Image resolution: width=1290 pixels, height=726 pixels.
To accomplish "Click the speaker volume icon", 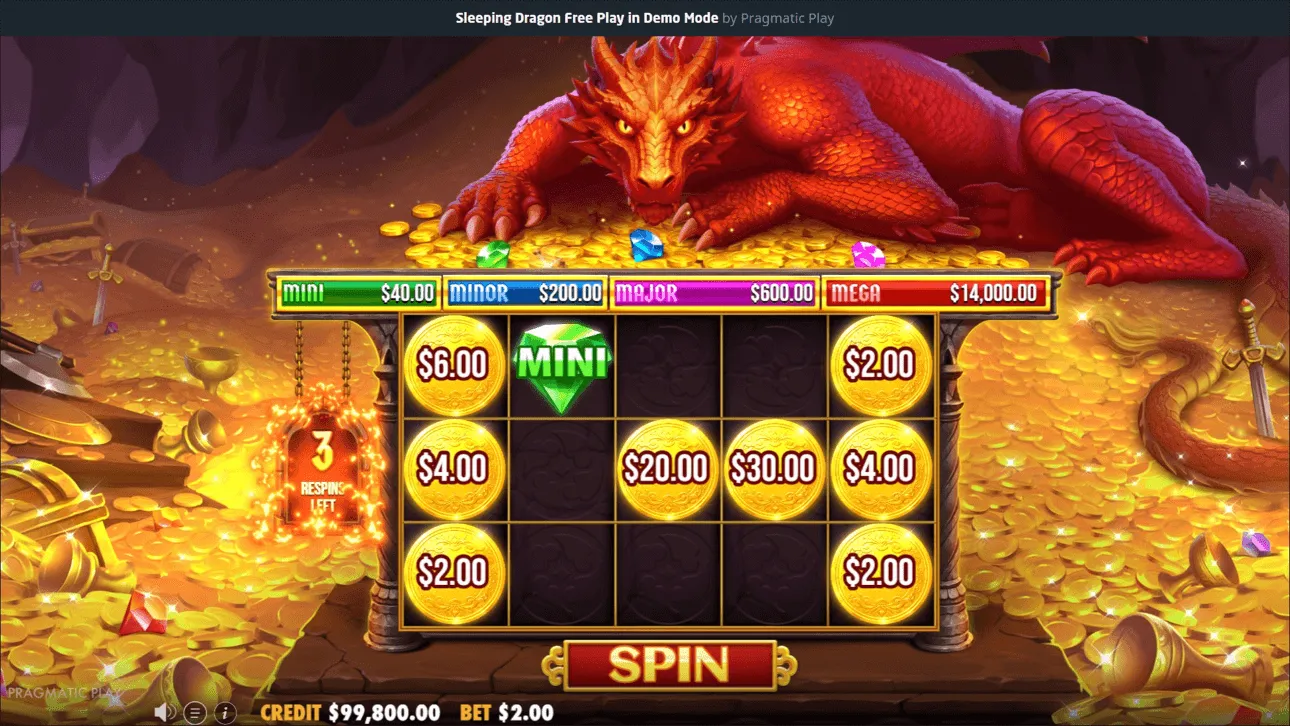I will tap(163, 713).
